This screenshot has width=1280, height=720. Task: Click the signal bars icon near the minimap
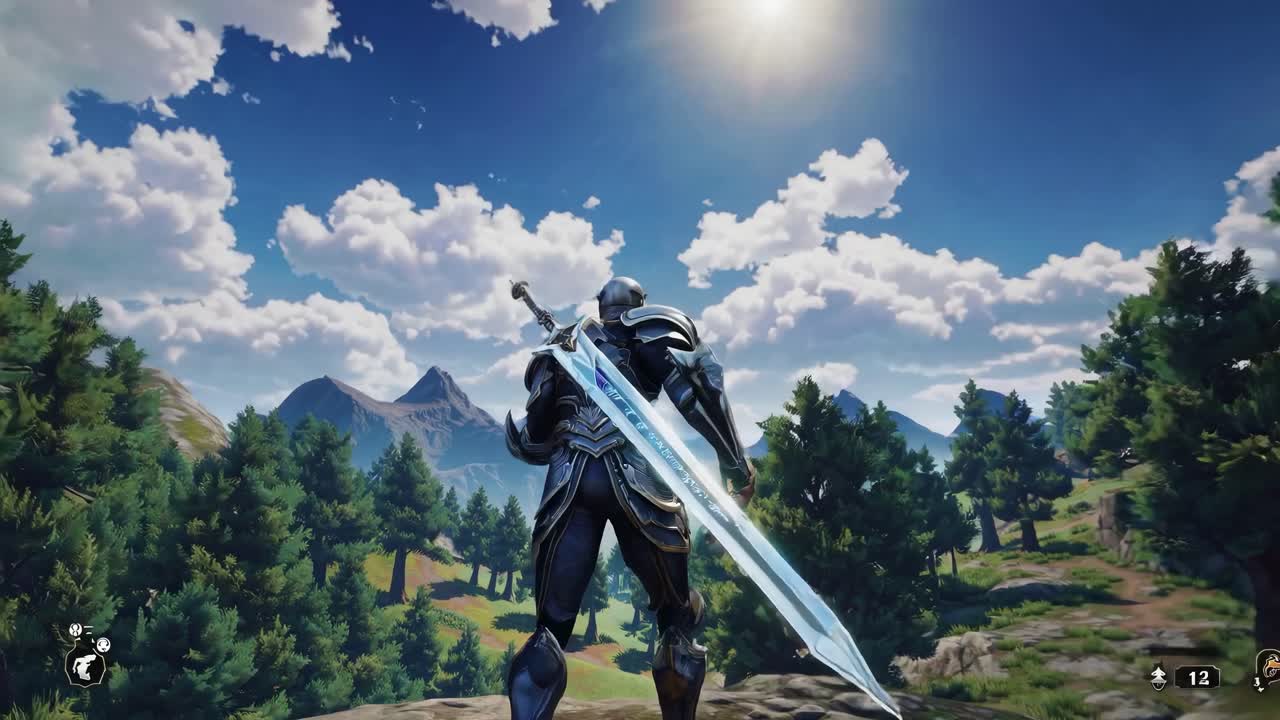coord(88,629)
